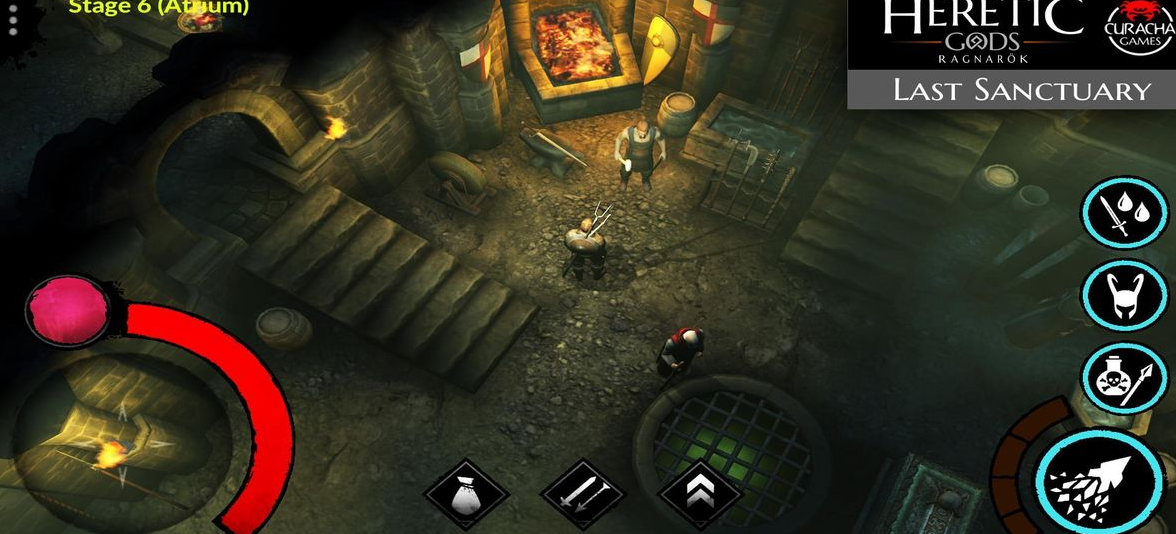The image size is (1176, 534).
Task: Activate the sword with blood drops skill
Action: point(1125,211)
